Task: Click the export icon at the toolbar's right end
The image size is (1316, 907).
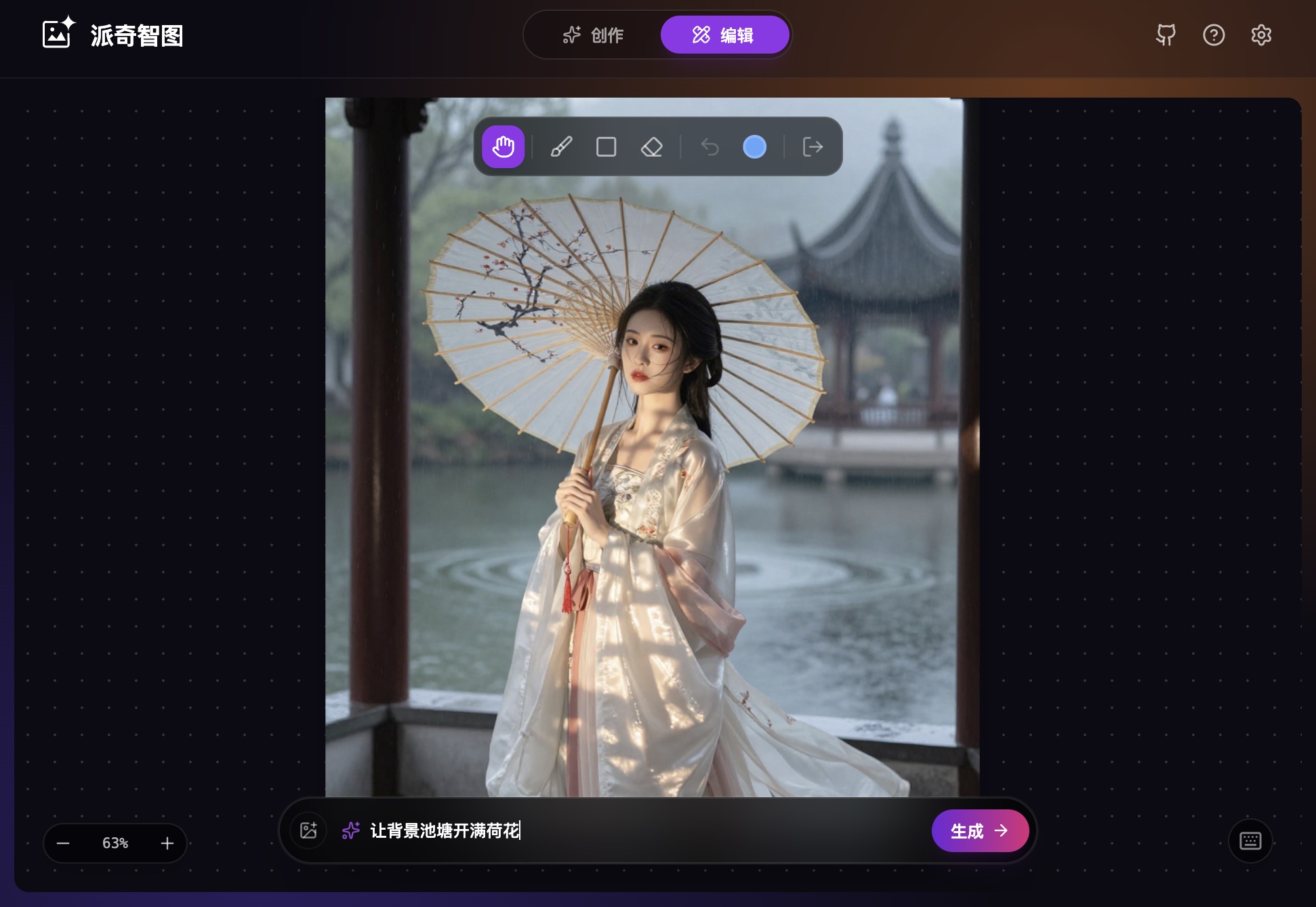Action: [x=812, y=147]
